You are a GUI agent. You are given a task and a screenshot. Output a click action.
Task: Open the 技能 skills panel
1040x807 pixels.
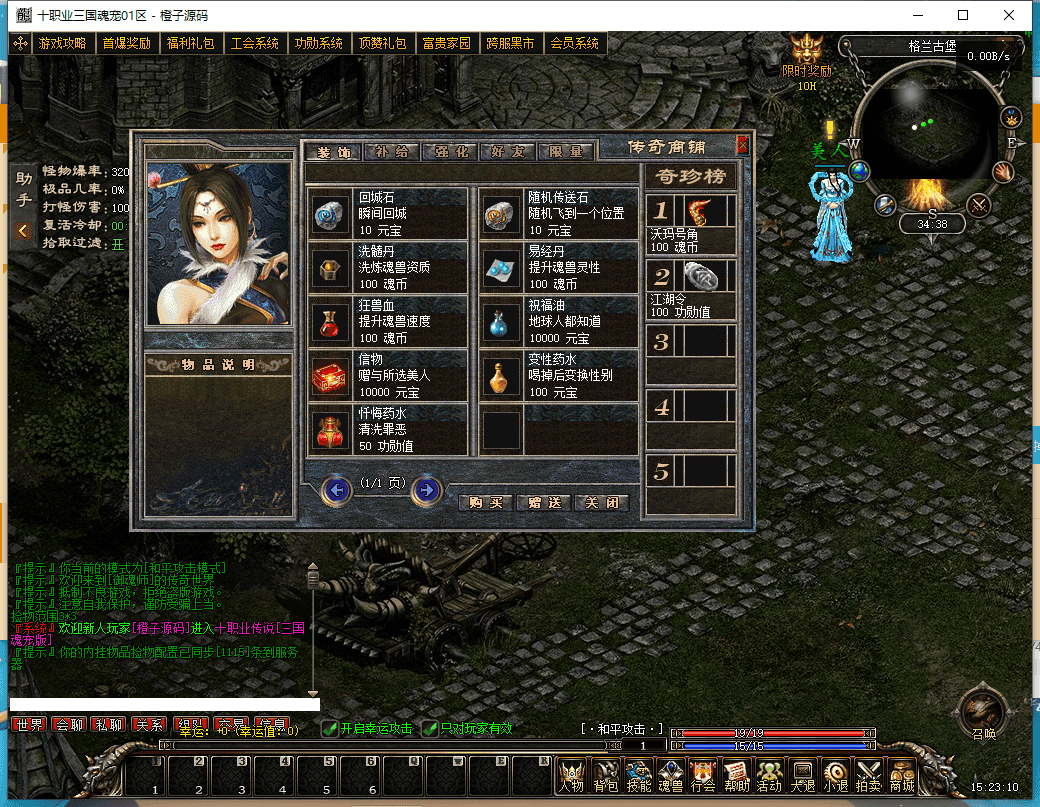coord(638,776)
